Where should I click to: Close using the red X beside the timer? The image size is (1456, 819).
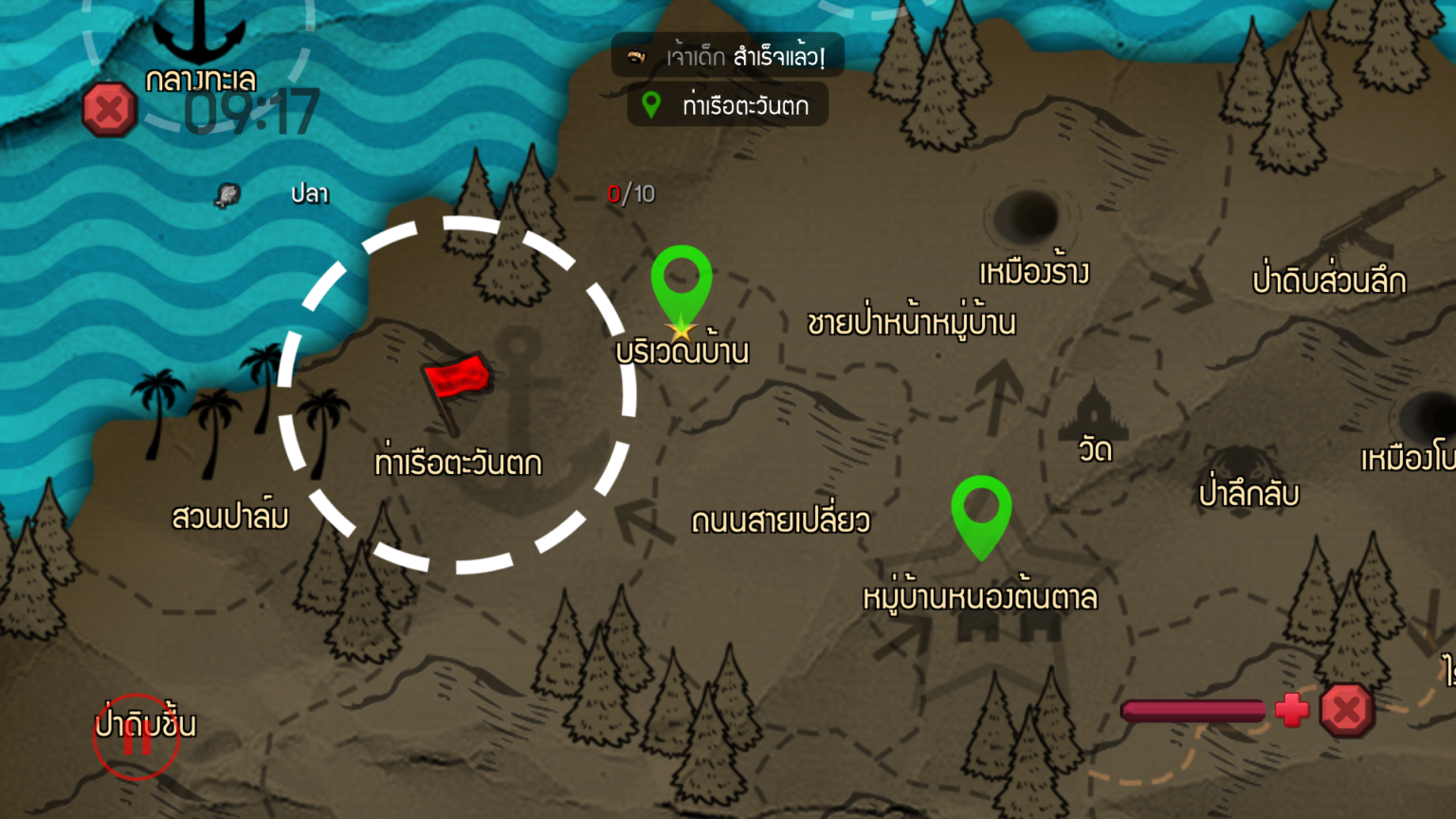[109, 109]
